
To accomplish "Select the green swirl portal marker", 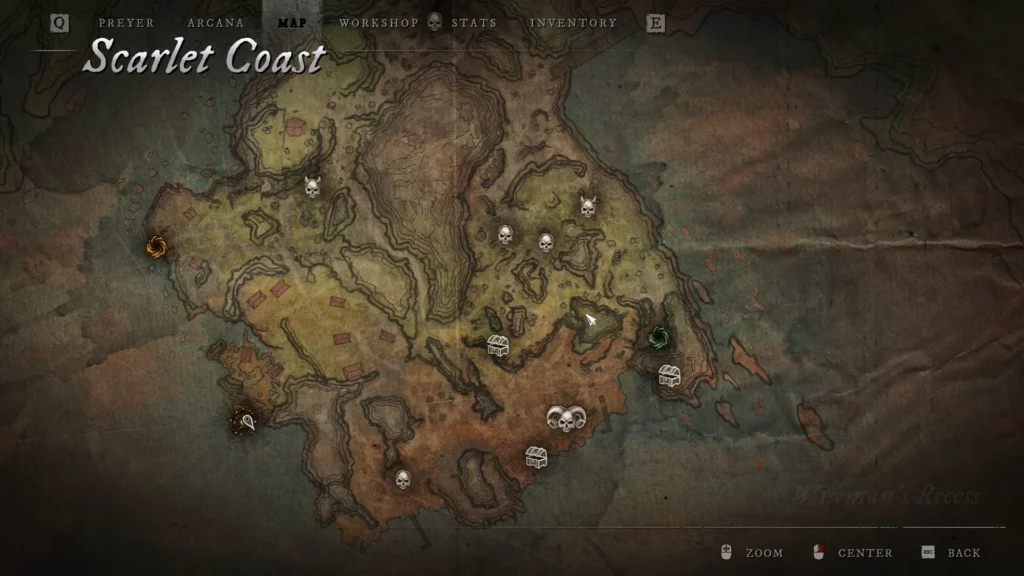I will tap(658, 336).
